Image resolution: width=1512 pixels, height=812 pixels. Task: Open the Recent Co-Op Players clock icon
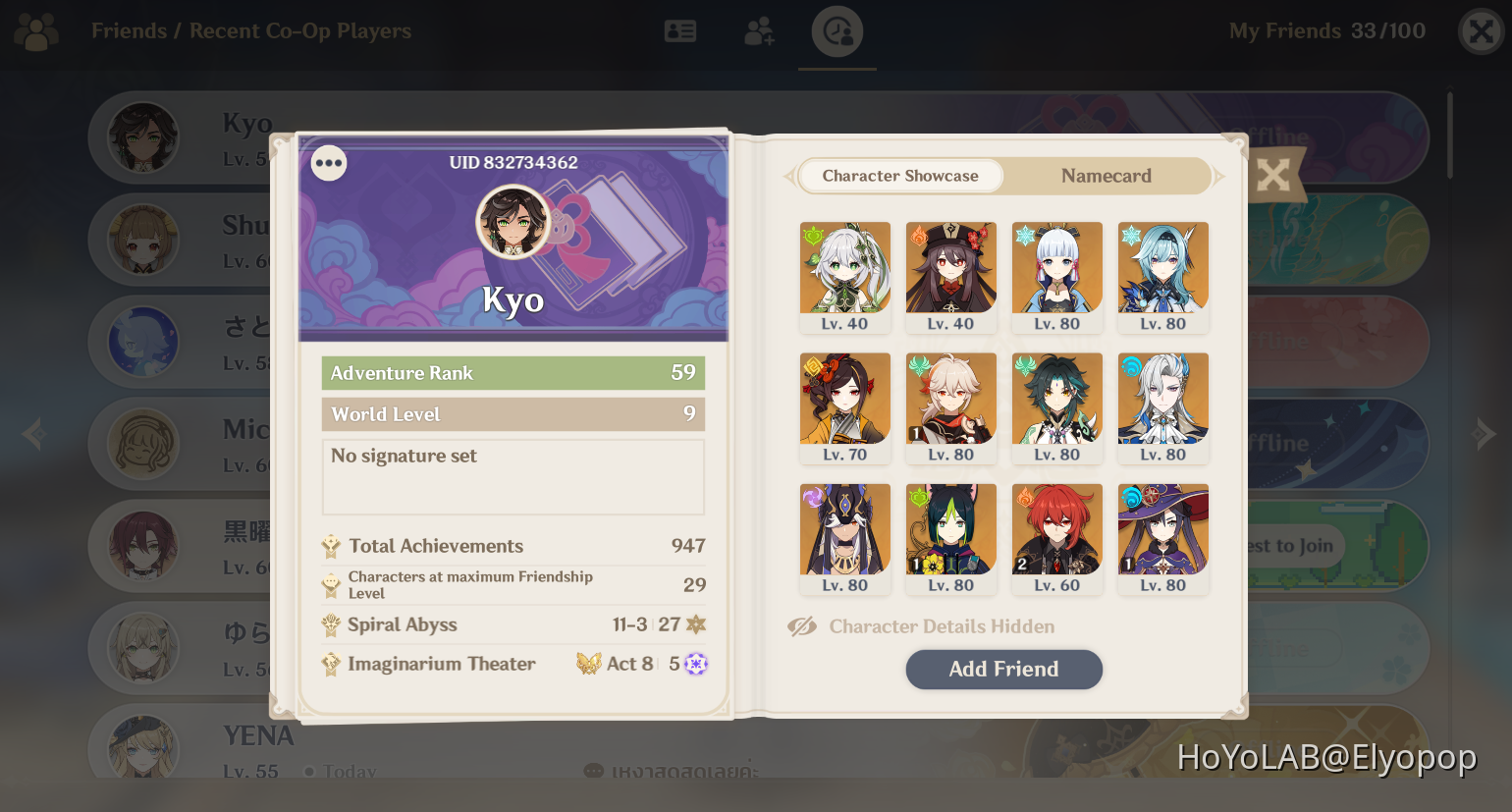click(837, 30)
